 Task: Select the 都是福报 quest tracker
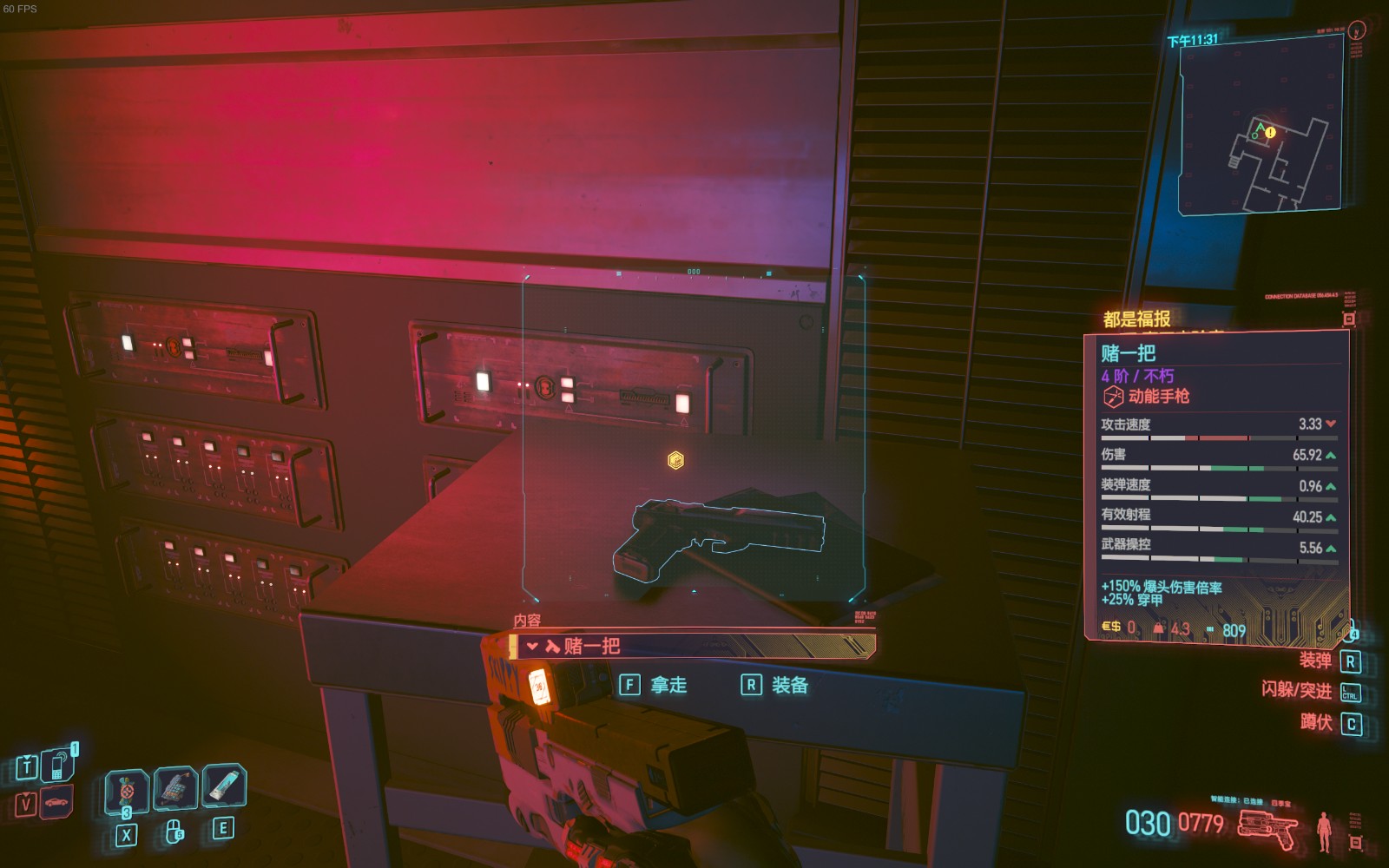(1136, 319)
